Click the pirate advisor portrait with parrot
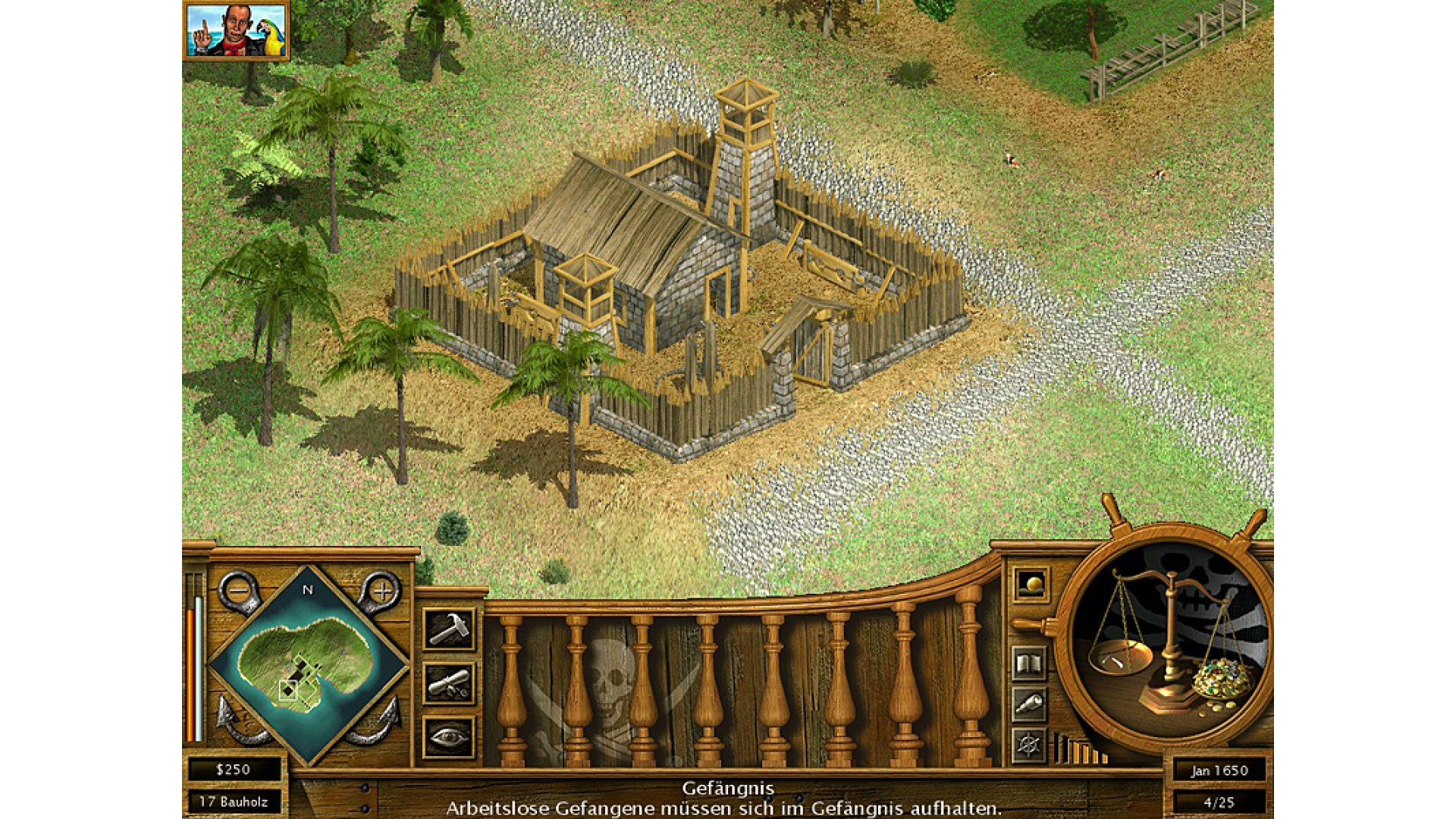The width and height of the screenshot is (1456, 819). 235,30
